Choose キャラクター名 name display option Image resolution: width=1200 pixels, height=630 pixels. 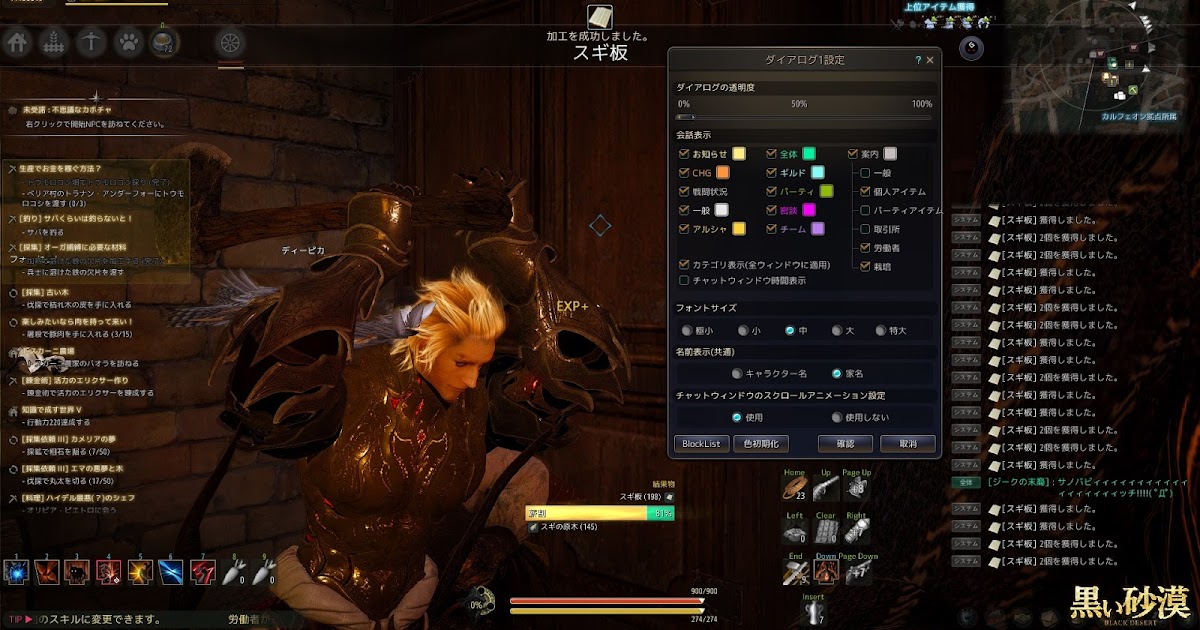(737, 374)
